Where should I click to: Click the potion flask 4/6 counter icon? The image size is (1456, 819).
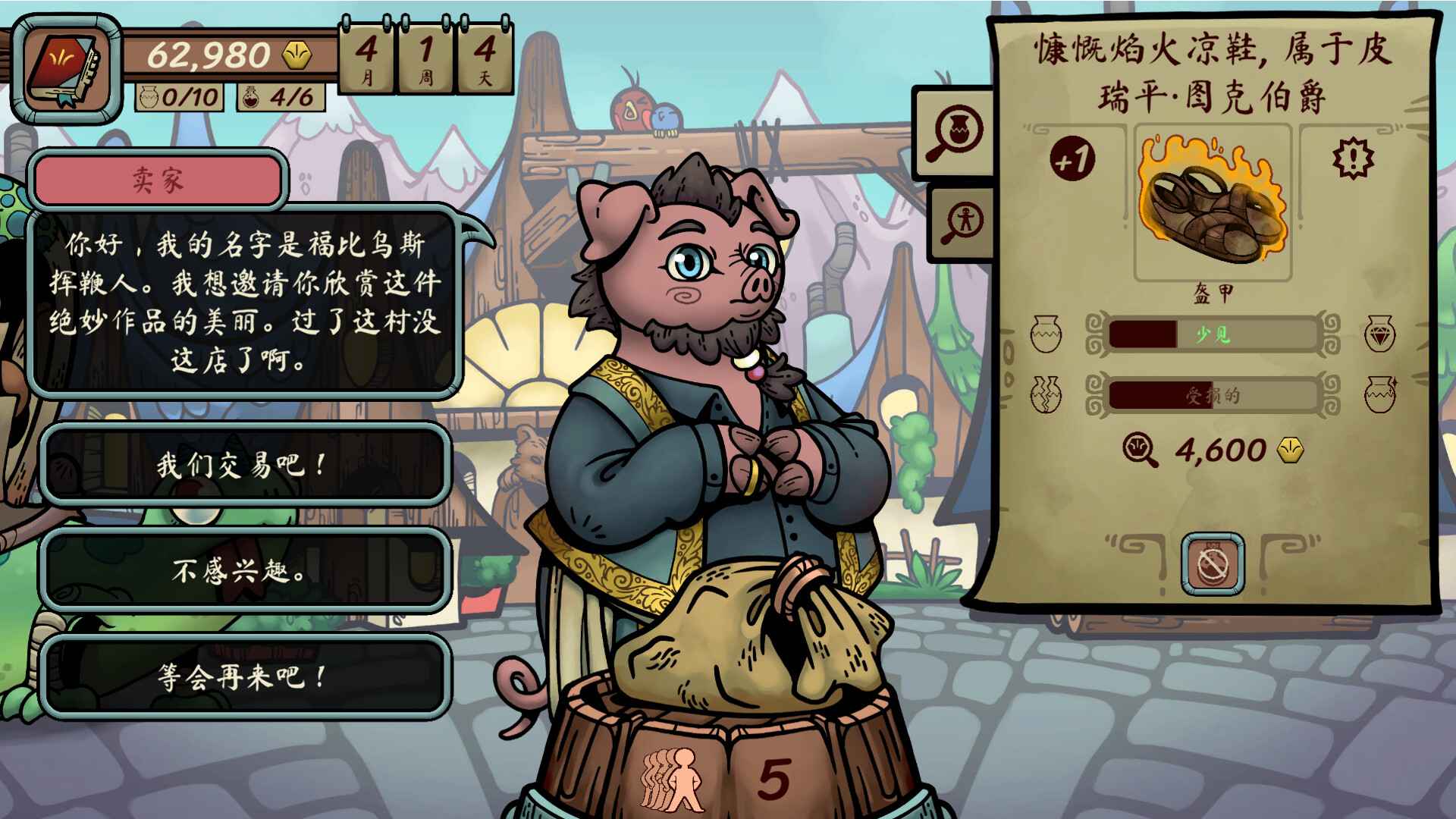[253, 97]
